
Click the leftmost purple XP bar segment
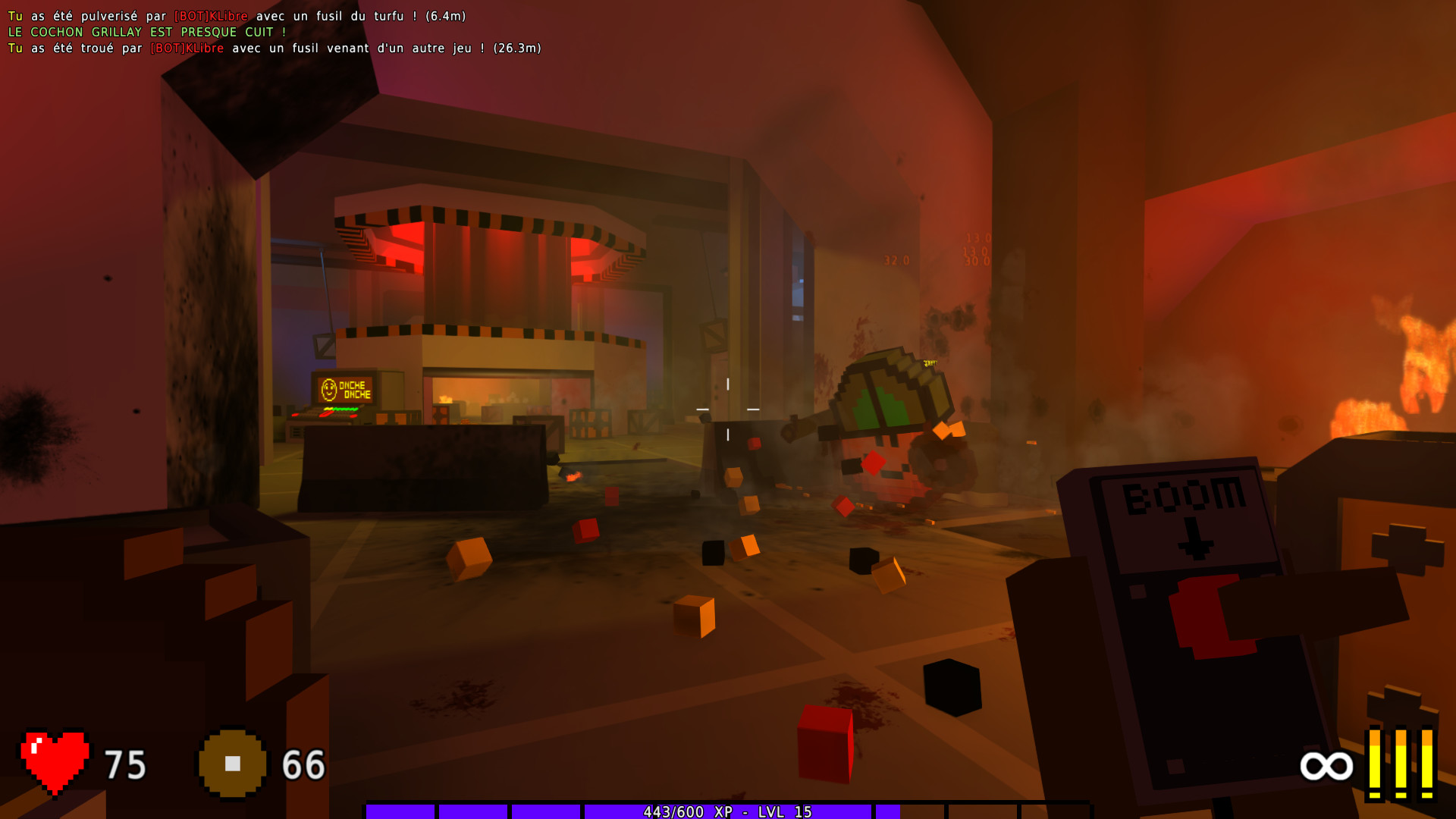[x=400, y=812]
